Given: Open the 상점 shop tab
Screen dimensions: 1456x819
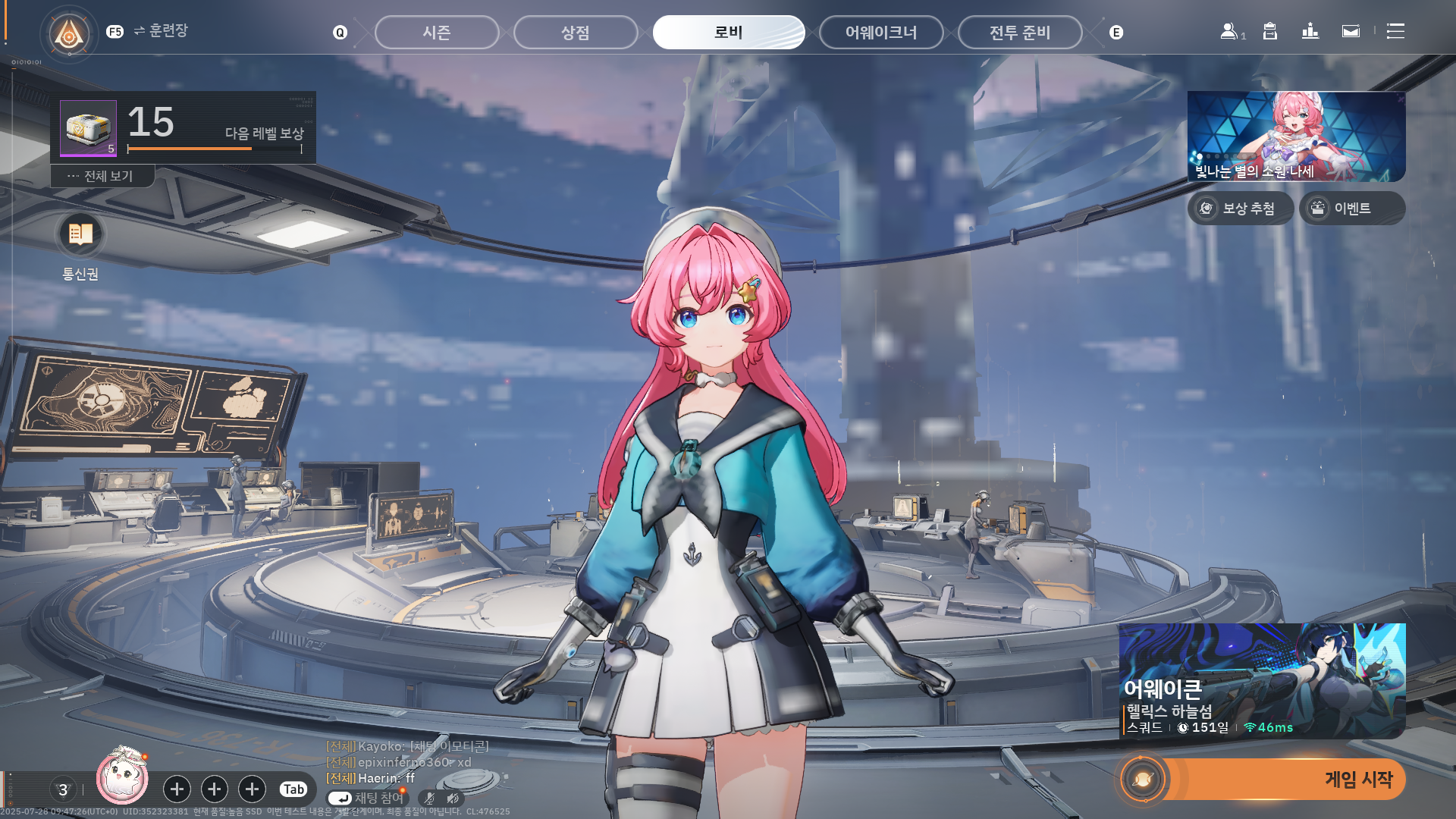Looking at the screenshot, I should (x=576, y=33).
